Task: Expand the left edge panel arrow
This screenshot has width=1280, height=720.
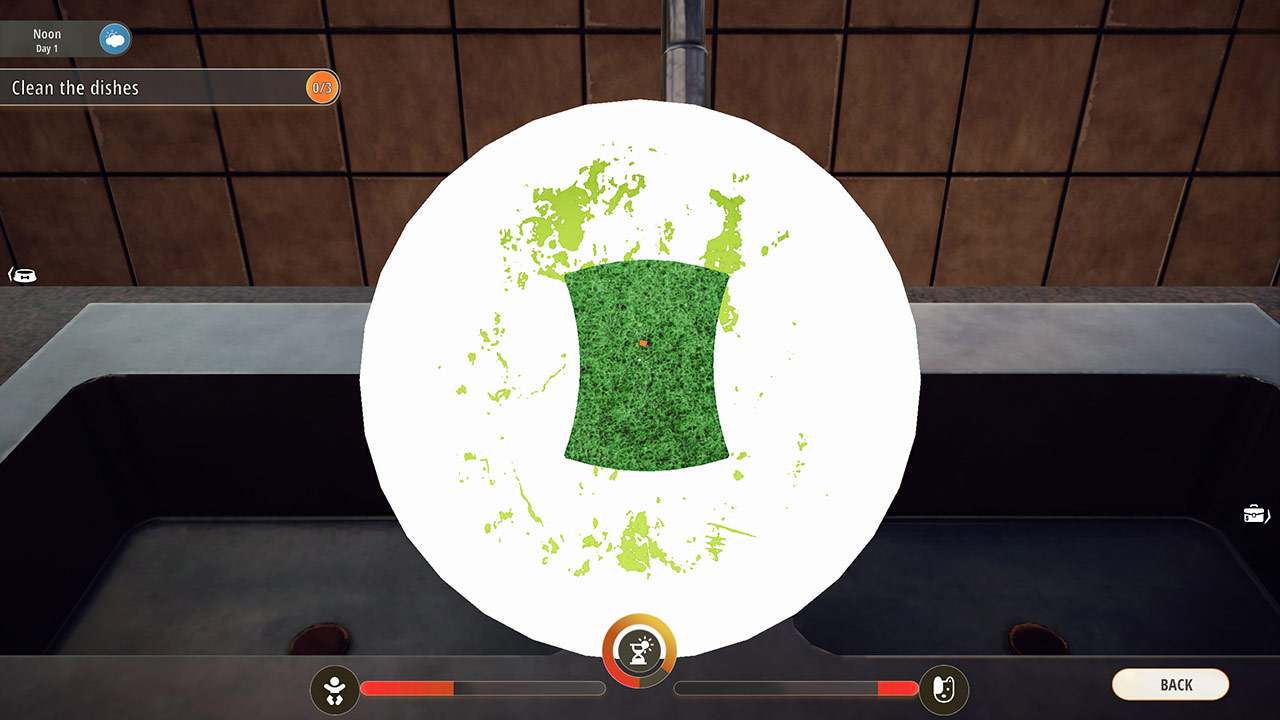Action: coord(12,273)
